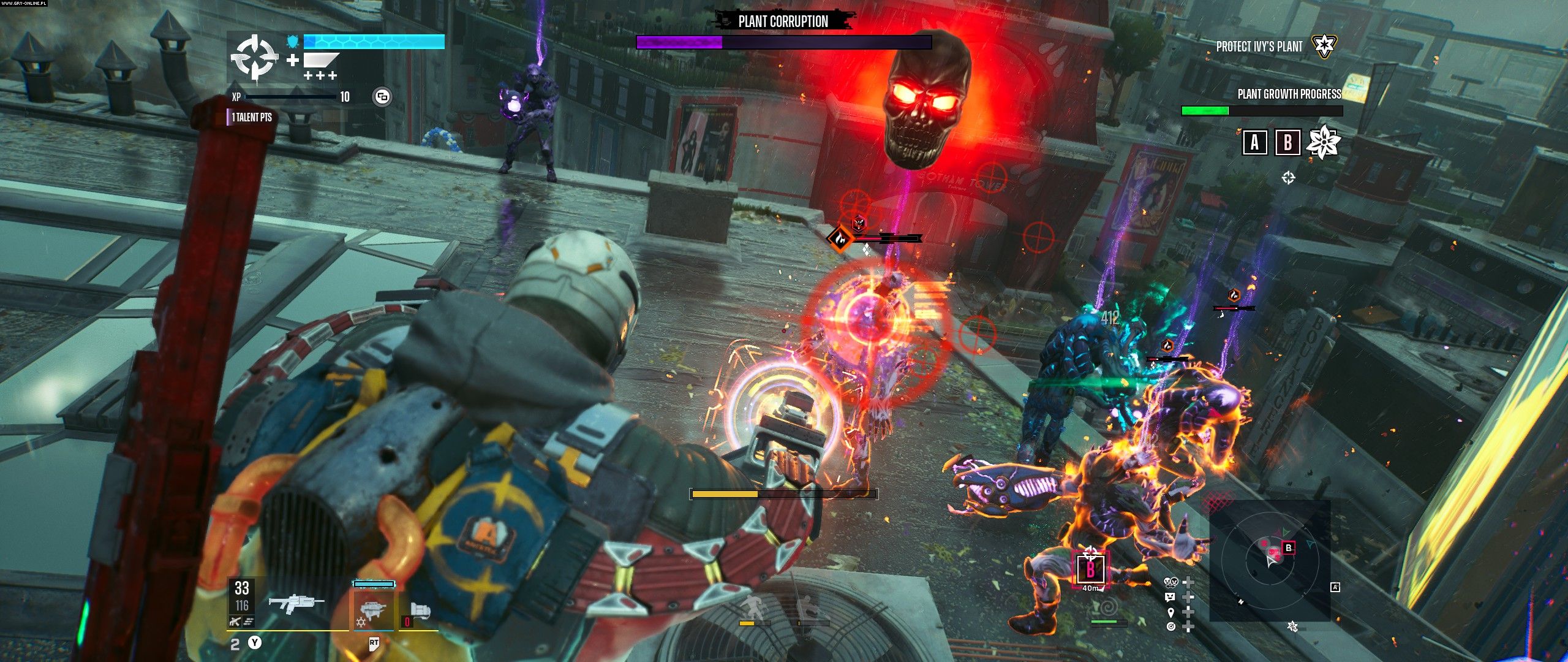Open the circular minimap
The height and width of the screenshot is (662, 1568).
[x=1269, y=560]
